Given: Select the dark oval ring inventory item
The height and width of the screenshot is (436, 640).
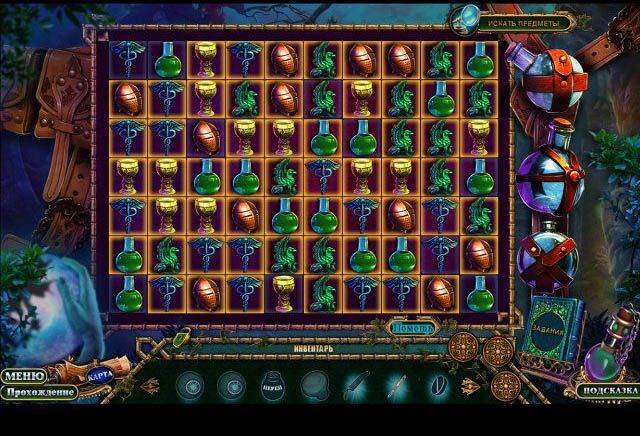Looking at the screenshot, I should tap(435, 384).
